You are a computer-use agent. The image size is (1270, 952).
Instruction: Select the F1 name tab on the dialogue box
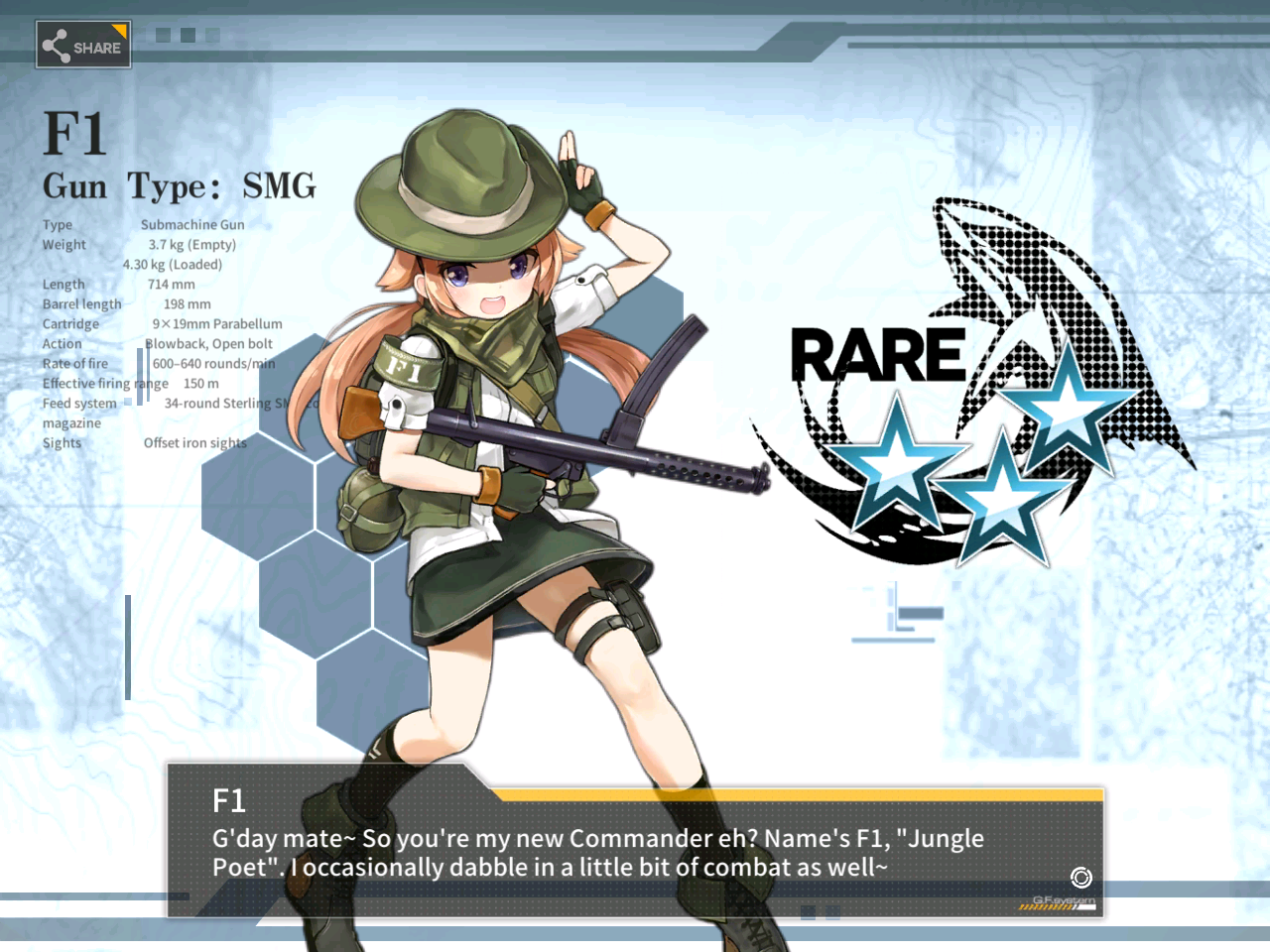(229, 801)
